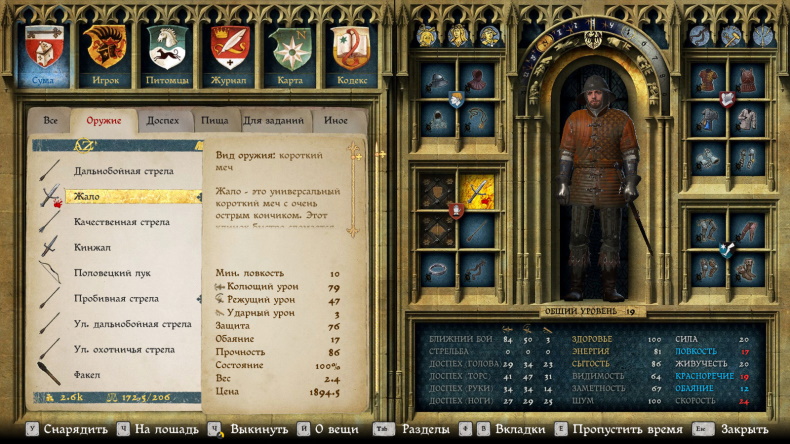The height and width of the screenshot is (444, 790).
Task: Select Дальнобойная стрела in the list
Action: coord(123,171)
